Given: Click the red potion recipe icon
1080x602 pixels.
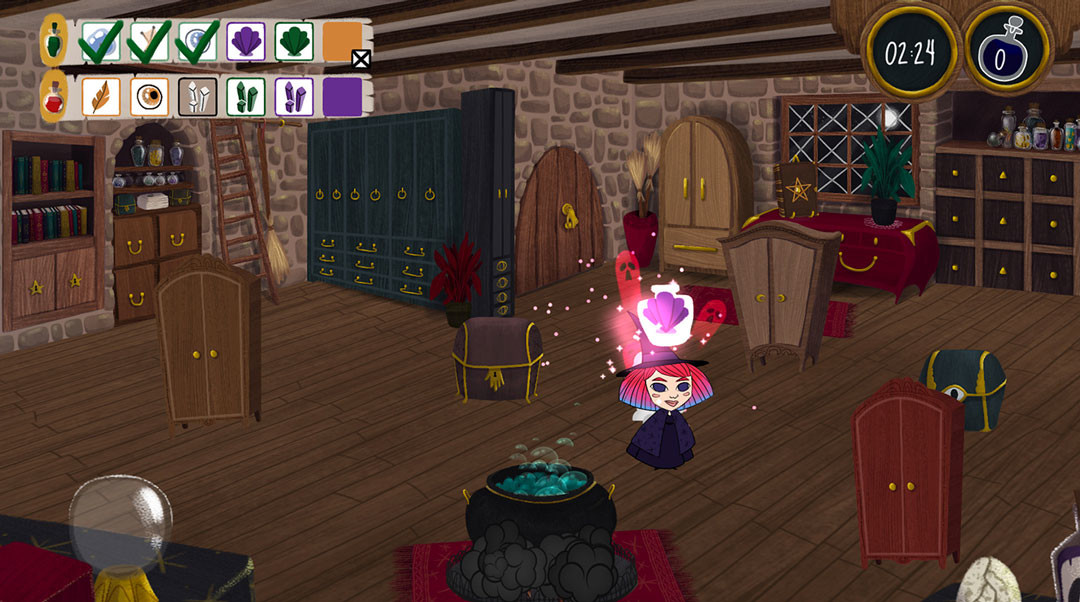Looking at the screenshot, I should [54, 97].
